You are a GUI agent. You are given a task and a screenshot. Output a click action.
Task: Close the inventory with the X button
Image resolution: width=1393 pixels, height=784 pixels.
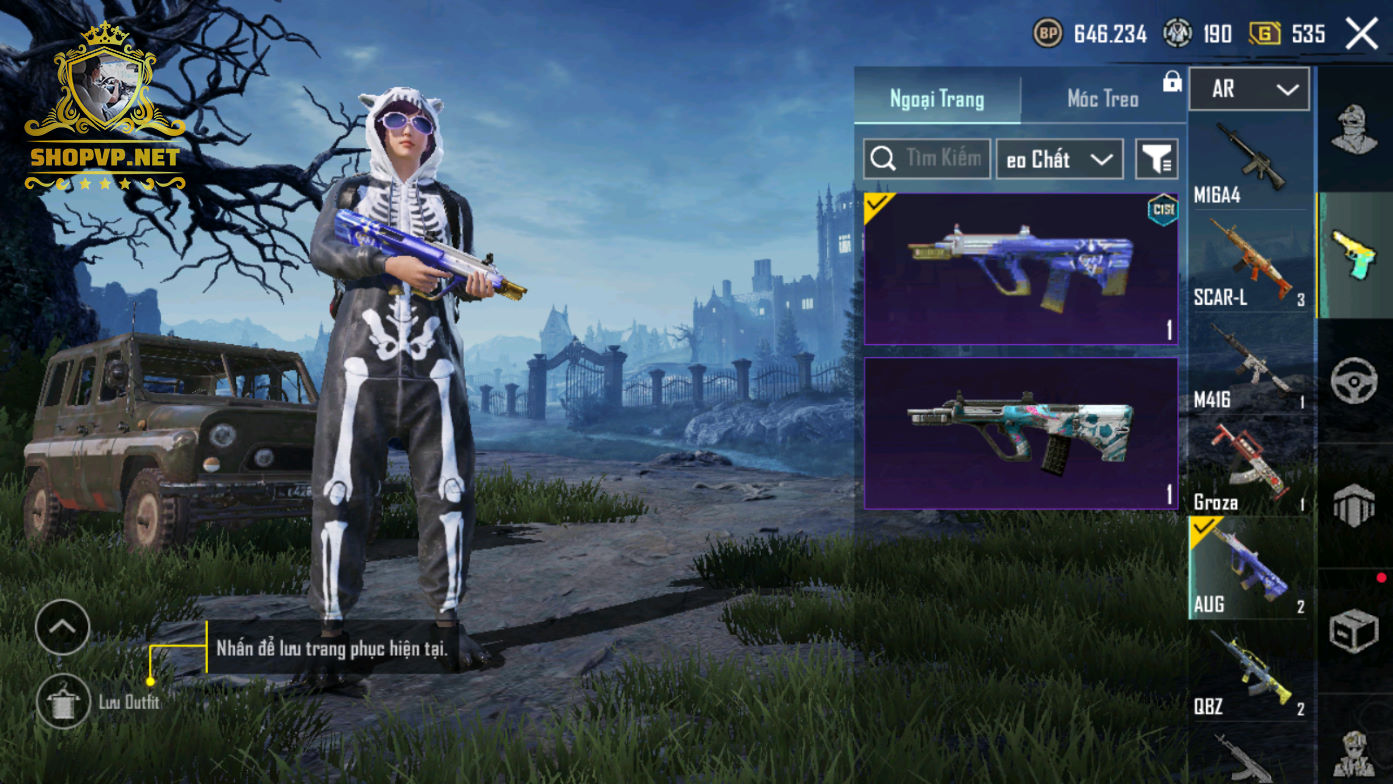(1362, 34)
